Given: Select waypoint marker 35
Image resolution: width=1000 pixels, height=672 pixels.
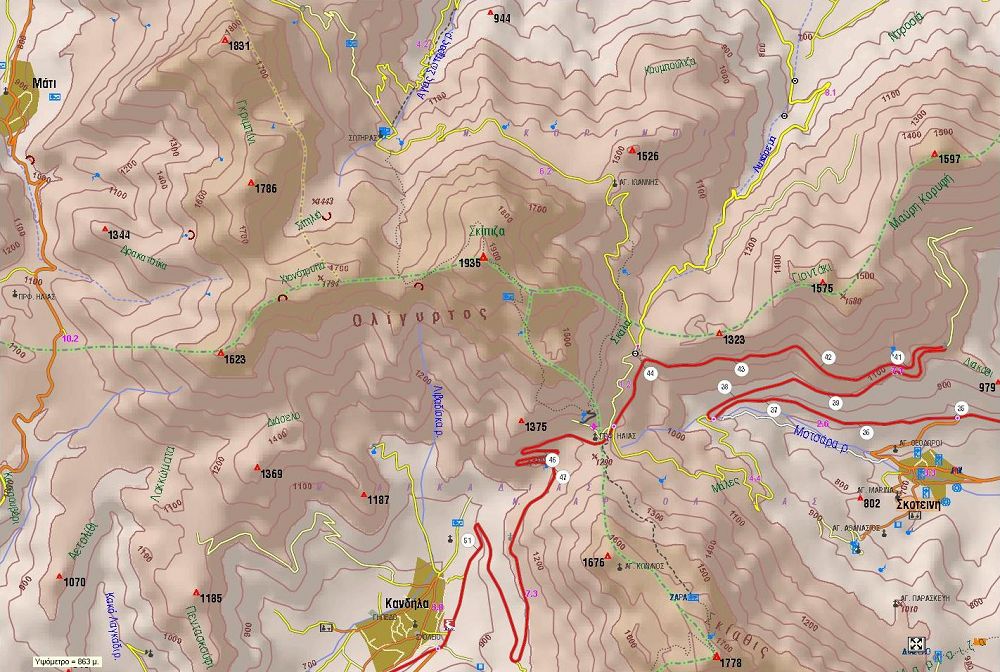Looking at the screenshot, I should pos(961,407).
